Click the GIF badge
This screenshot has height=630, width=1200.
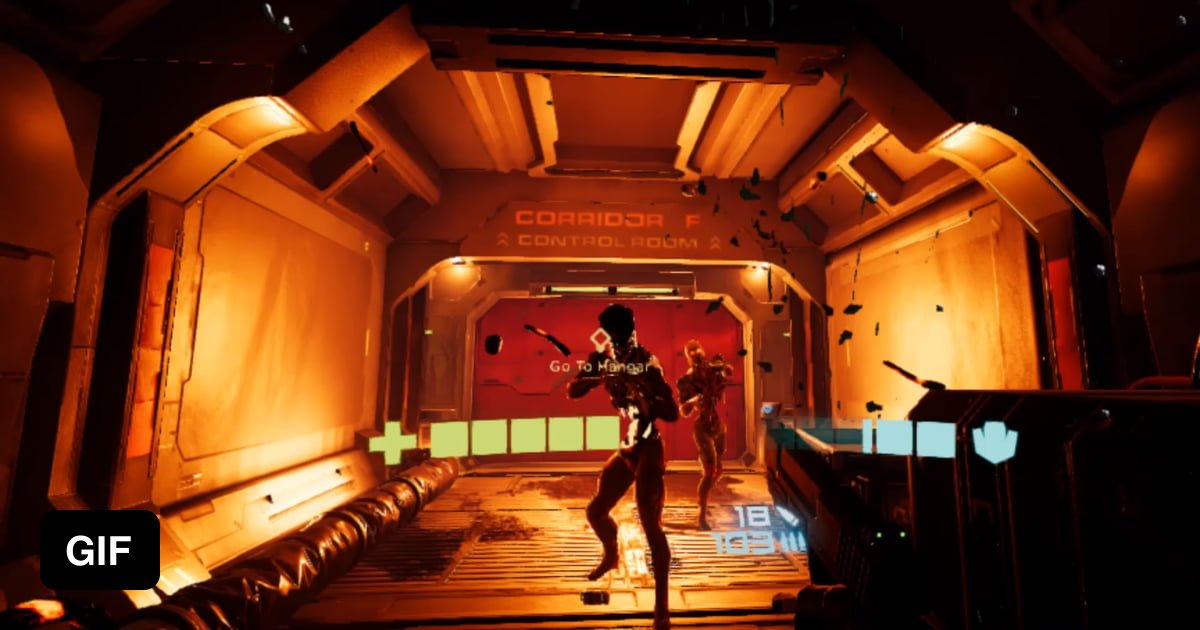coord(100,550)
